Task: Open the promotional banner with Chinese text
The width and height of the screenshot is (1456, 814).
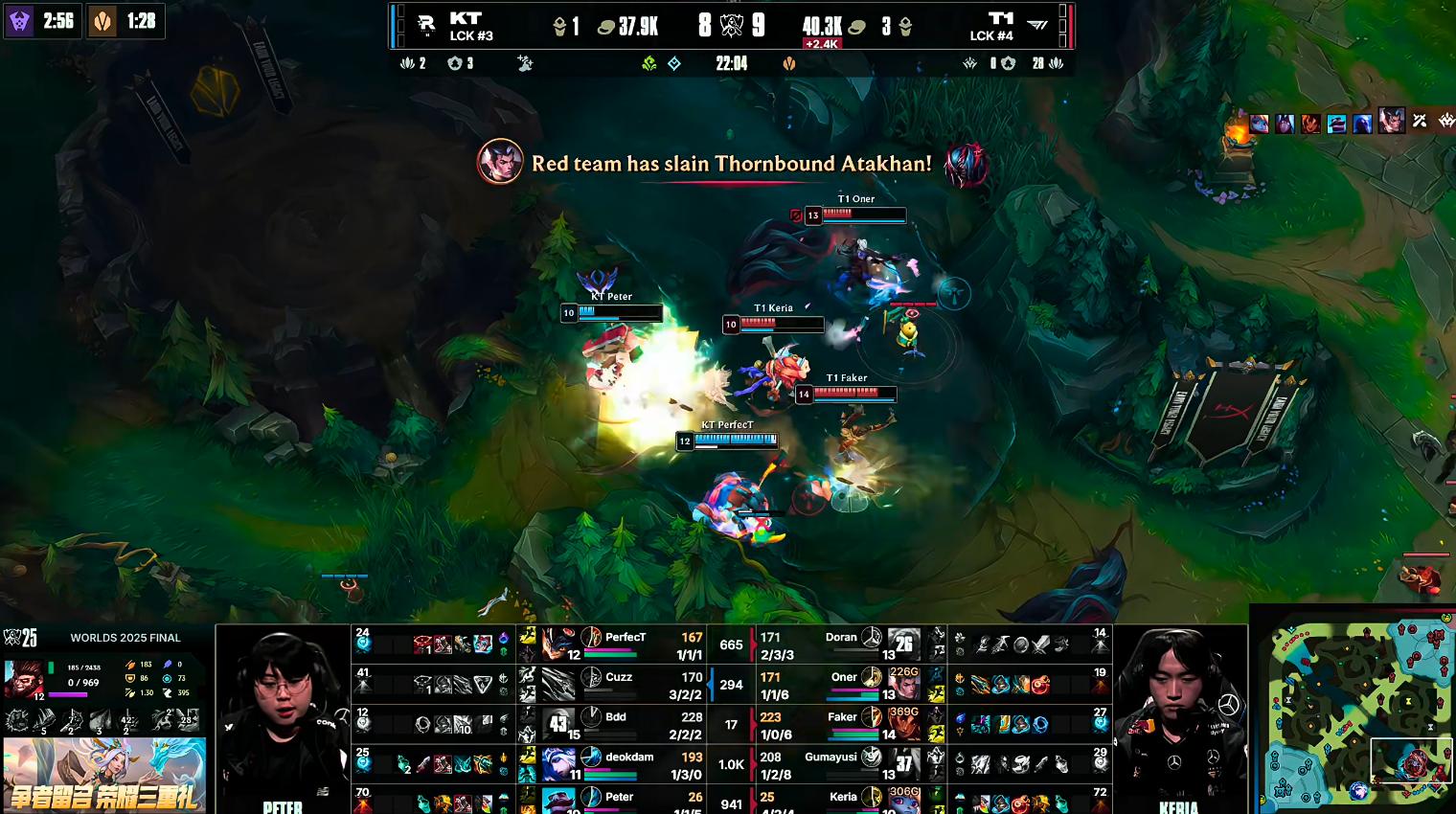Action: [104, 774]
